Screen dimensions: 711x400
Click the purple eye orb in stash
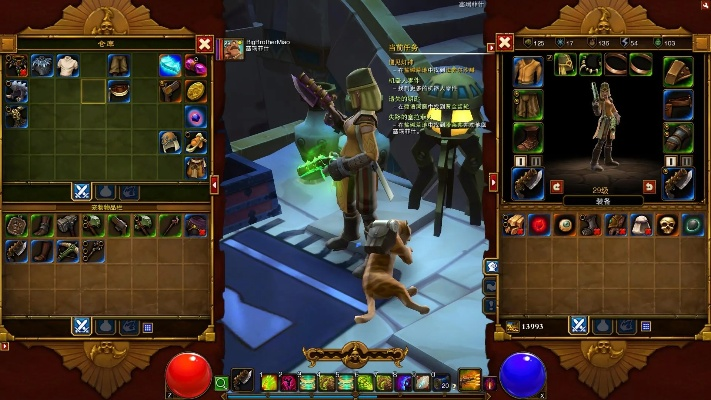pyautogui.click(x=196, y=117)
